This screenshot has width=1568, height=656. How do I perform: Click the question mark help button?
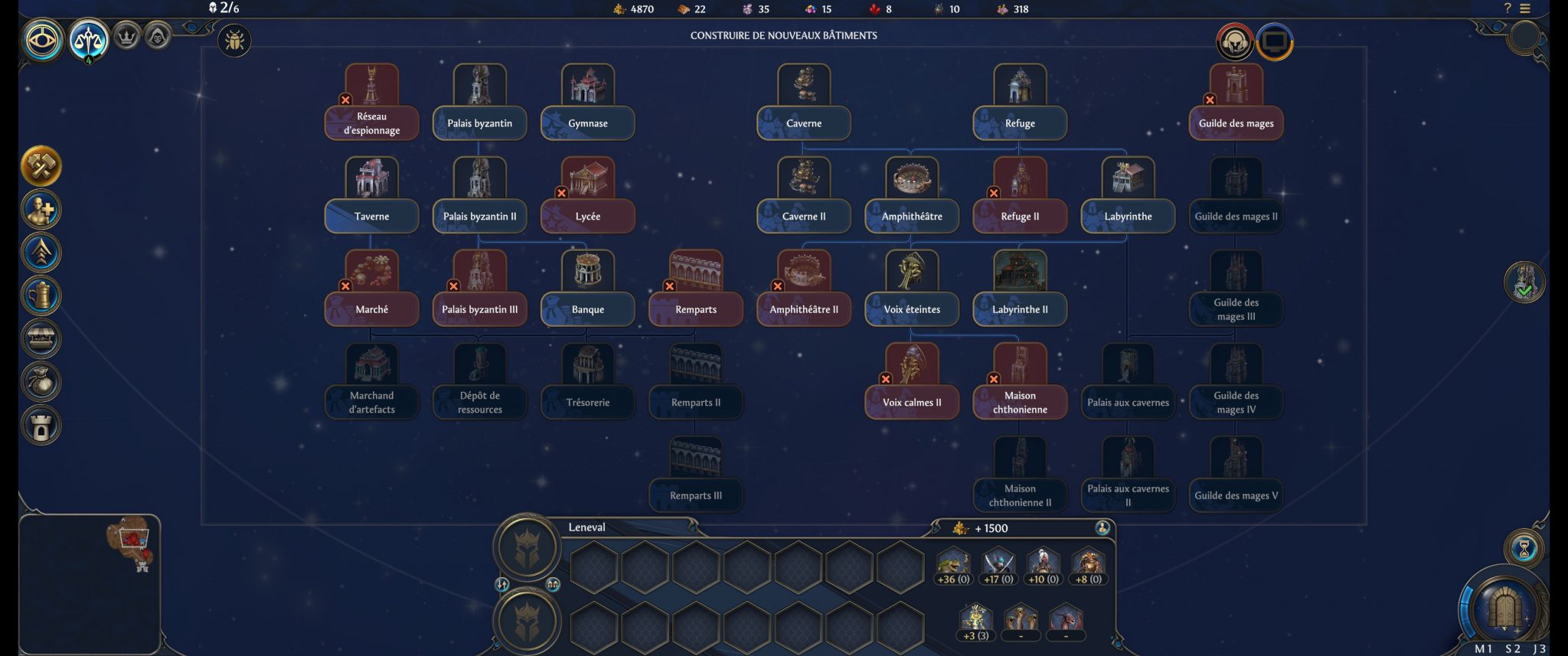tap(1508, 8)
